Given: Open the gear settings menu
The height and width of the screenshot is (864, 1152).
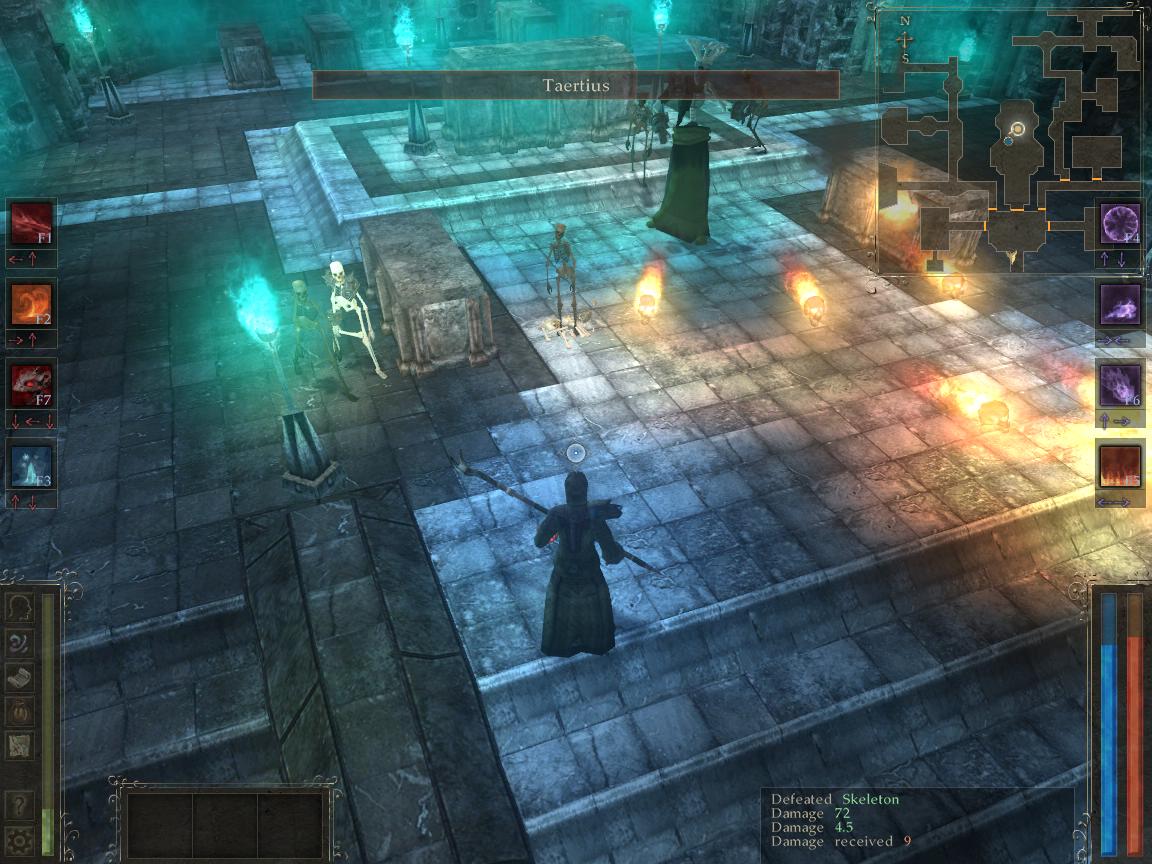Looking at the screenshot, I should (19, 840).
